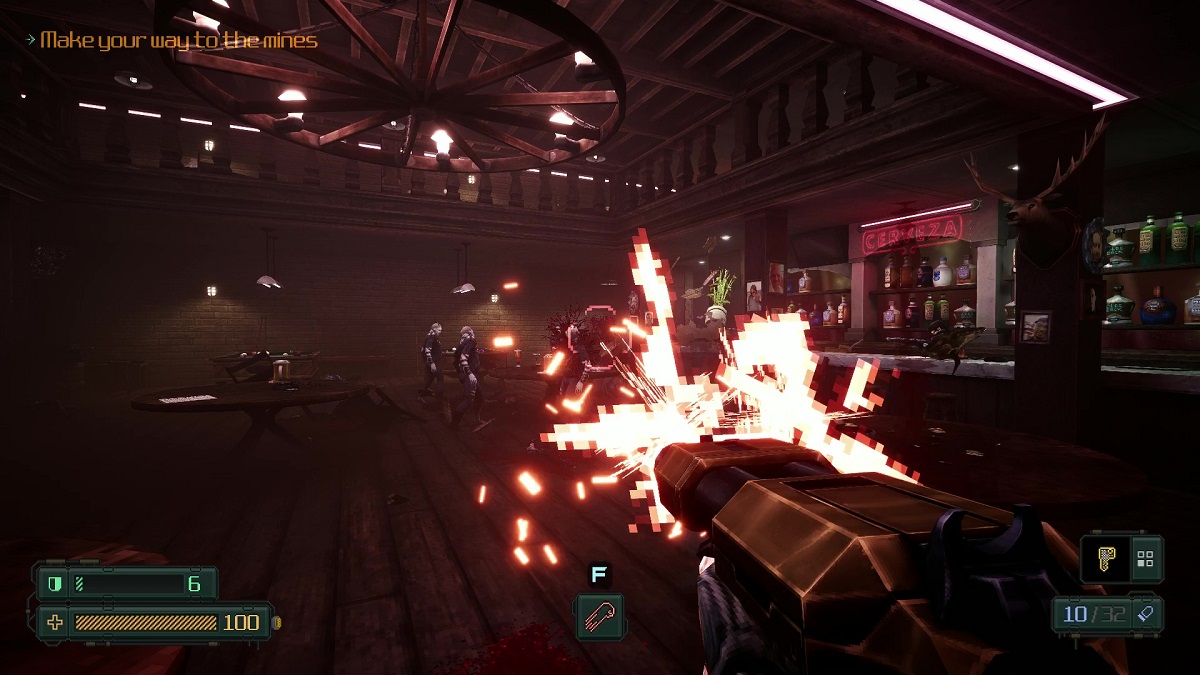Select the "Make your way to the mines" objective

[178, 41]
